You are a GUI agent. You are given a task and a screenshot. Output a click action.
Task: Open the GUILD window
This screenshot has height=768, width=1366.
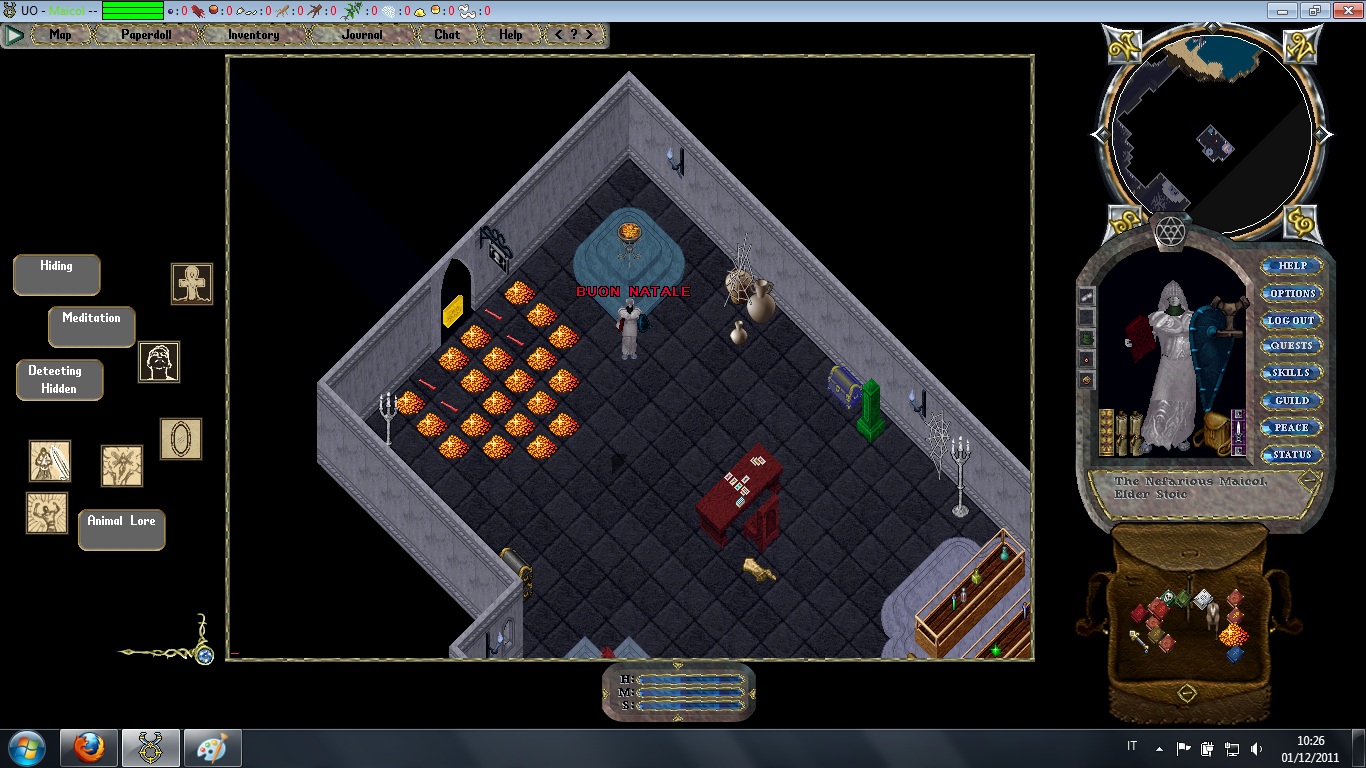pyautogui.click(x=1292, y=400)
